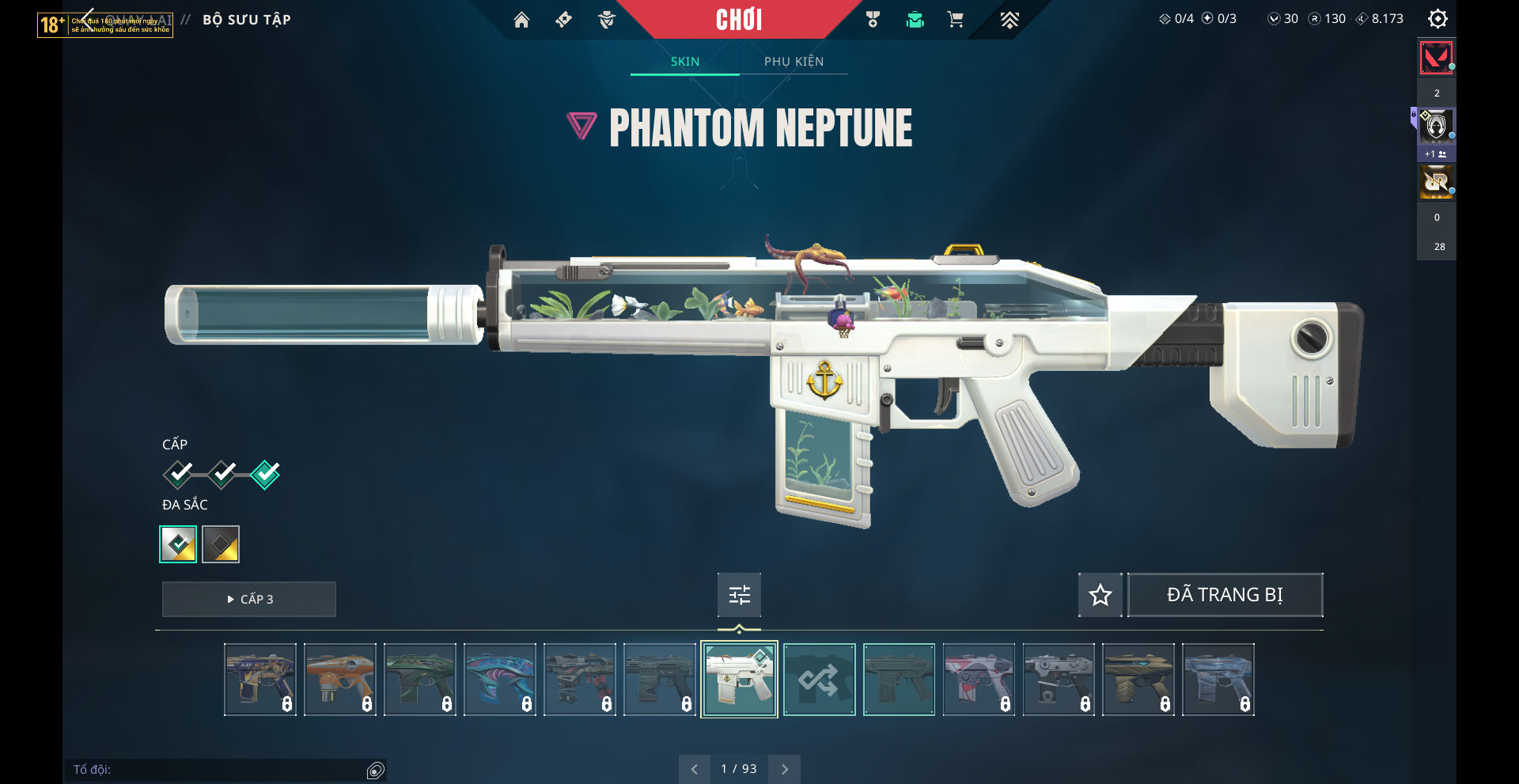Choose the black and gold color variant
The image size is (1519, 784).
click(x=221, y=544)
